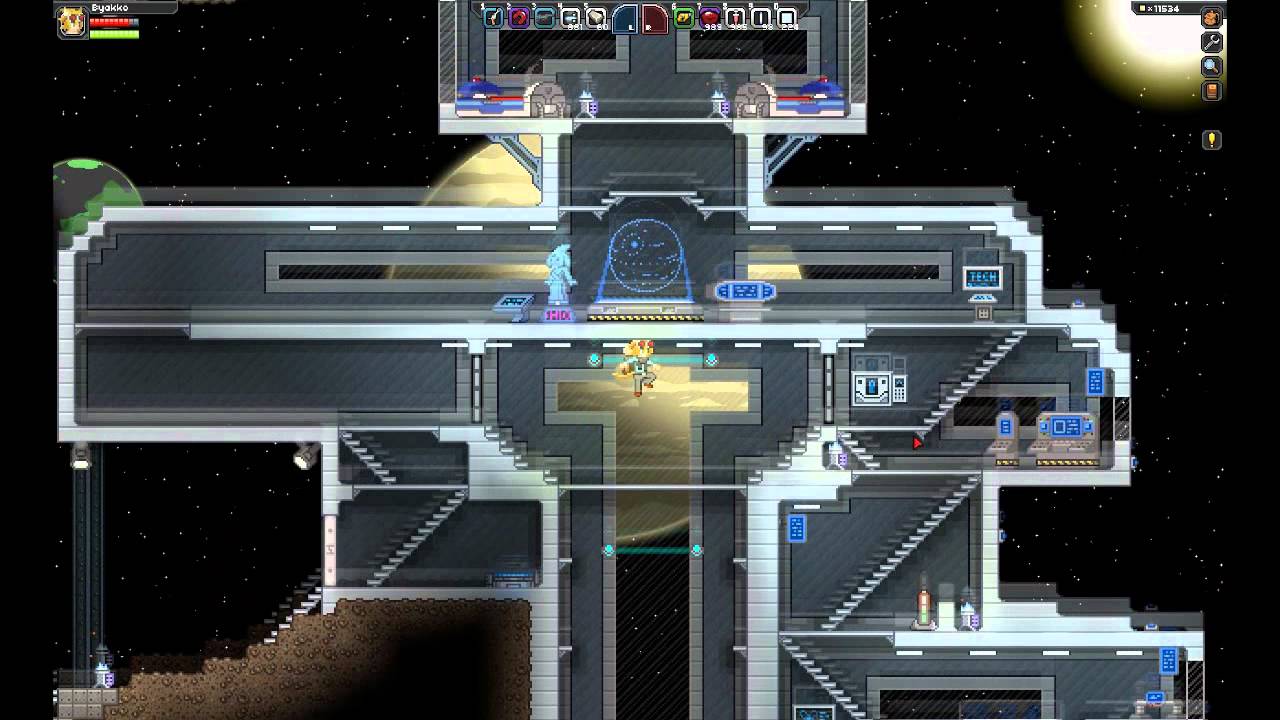Pick the block item in slot 5
The image size is (1280, 720).
coord(596,17)
